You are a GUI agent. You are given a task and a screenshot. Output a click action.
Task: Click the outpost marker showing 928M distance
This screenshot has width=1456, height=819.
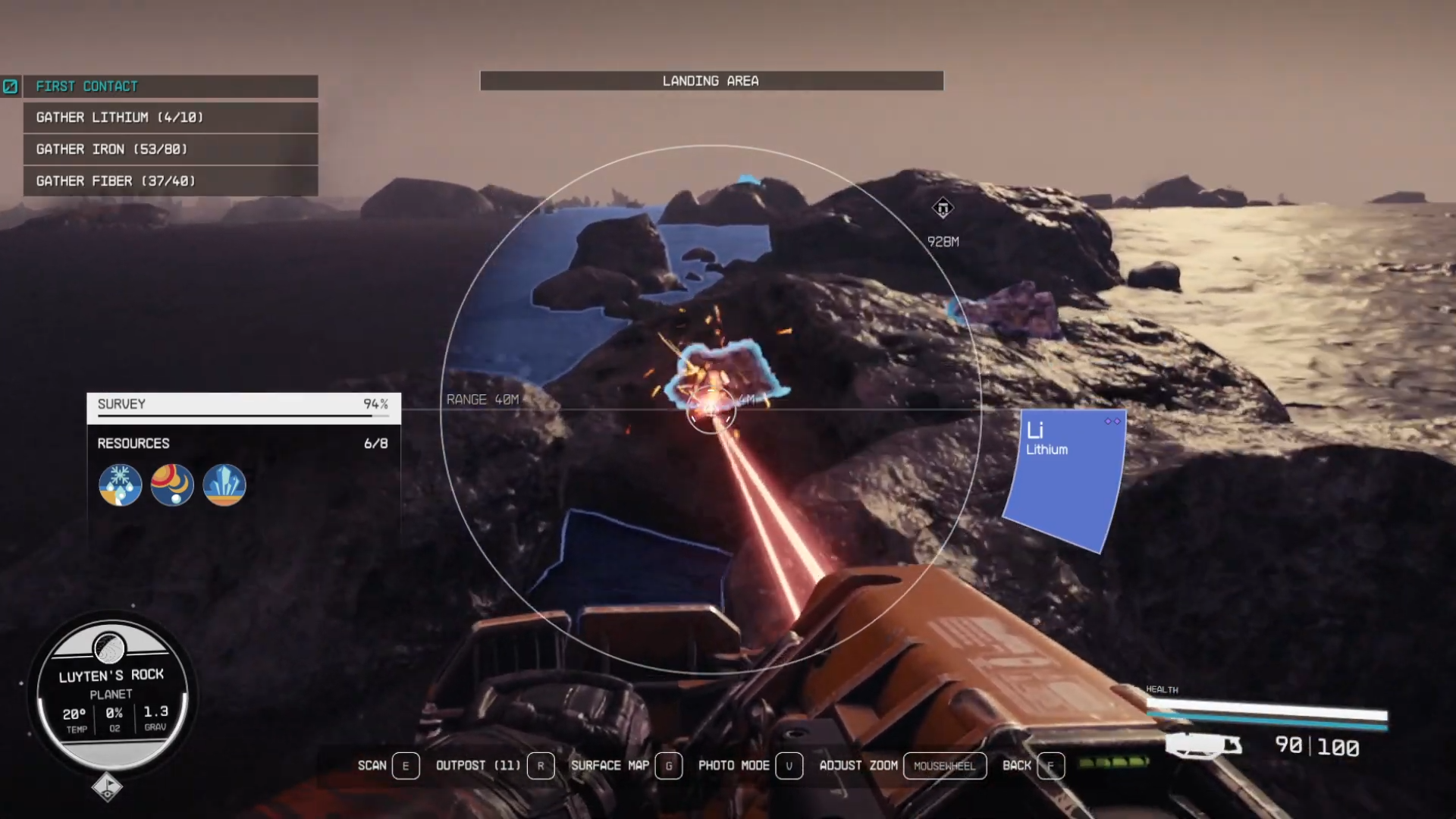click(x=942, y=209)
